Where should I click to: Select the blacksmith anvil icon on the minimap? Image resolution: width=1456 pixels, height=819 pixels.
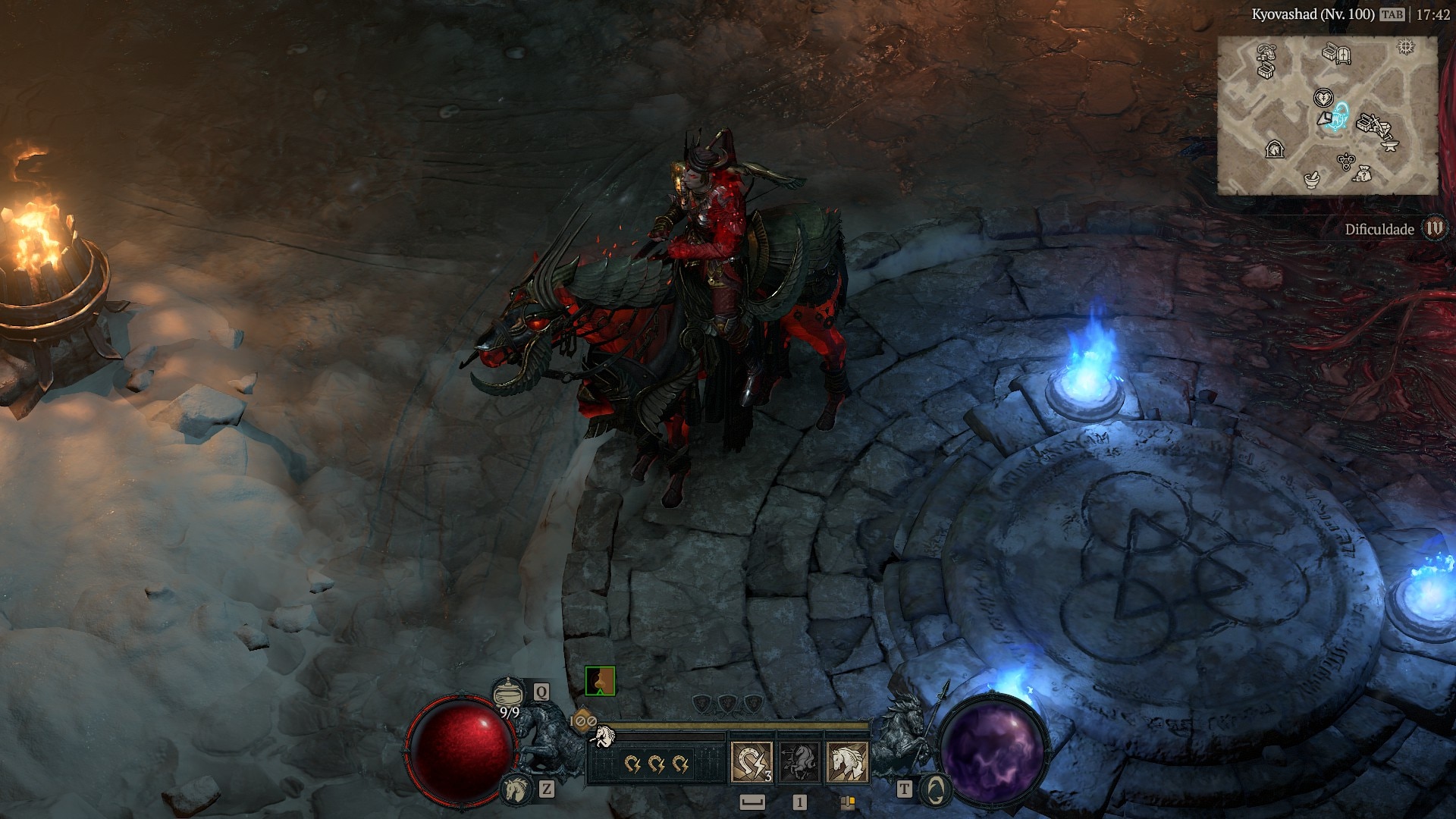1389,146
